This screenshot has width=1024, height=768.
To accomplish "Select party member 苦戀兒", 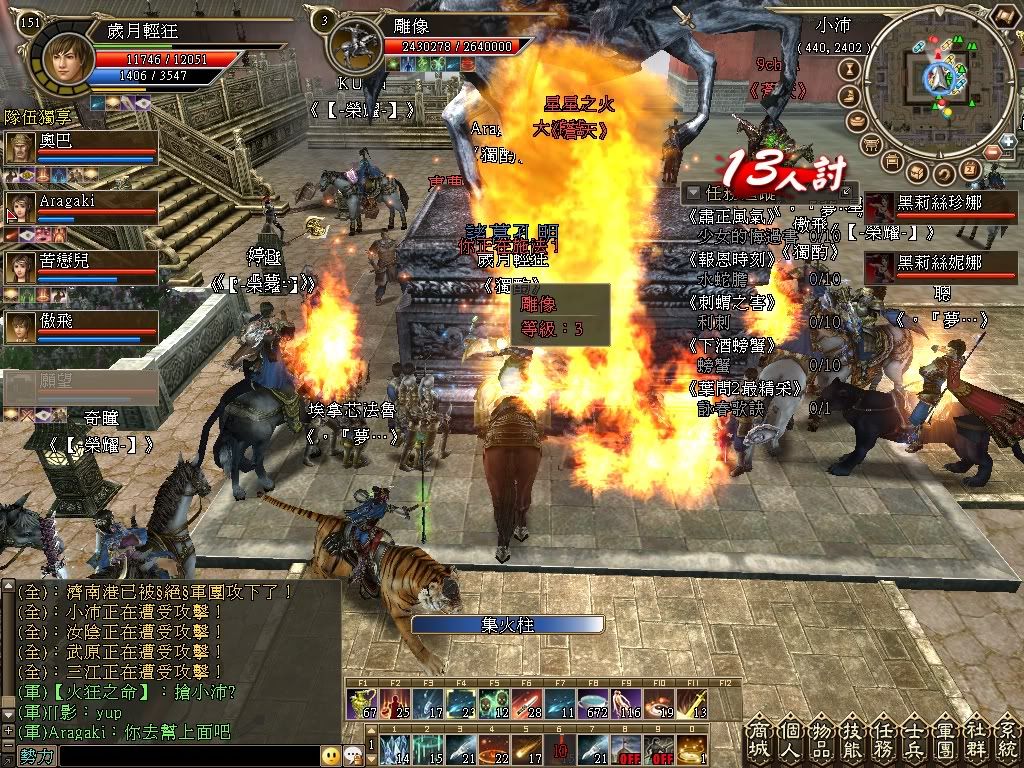I will click(x=80, y=267).
